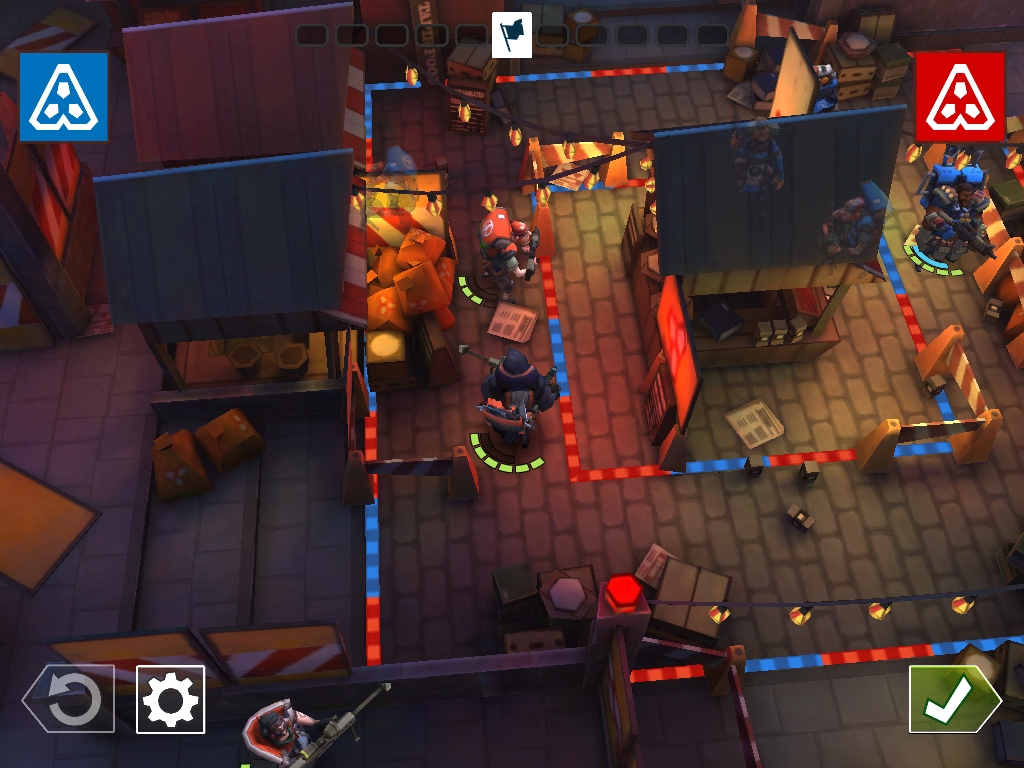The width and height of the screenshot is (1024, 768).
Task: Open the gear settings menu
Action: pos(170,699)
